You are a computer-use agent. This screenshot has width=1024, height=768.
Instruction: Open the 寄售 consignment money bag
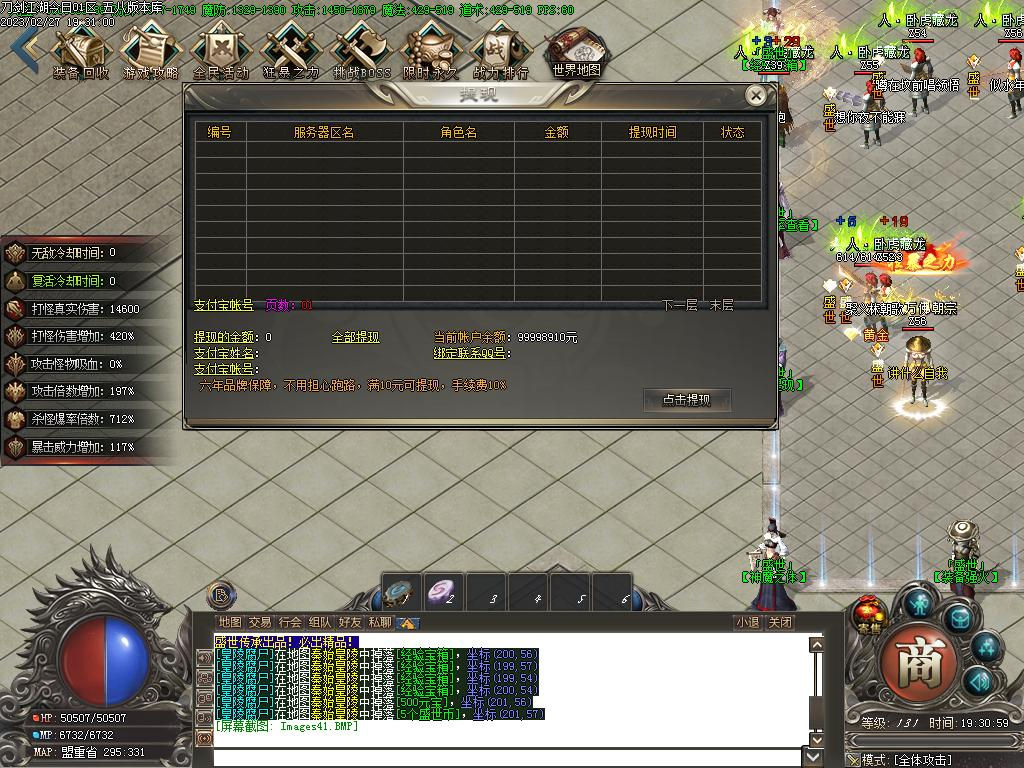(869, 614)
